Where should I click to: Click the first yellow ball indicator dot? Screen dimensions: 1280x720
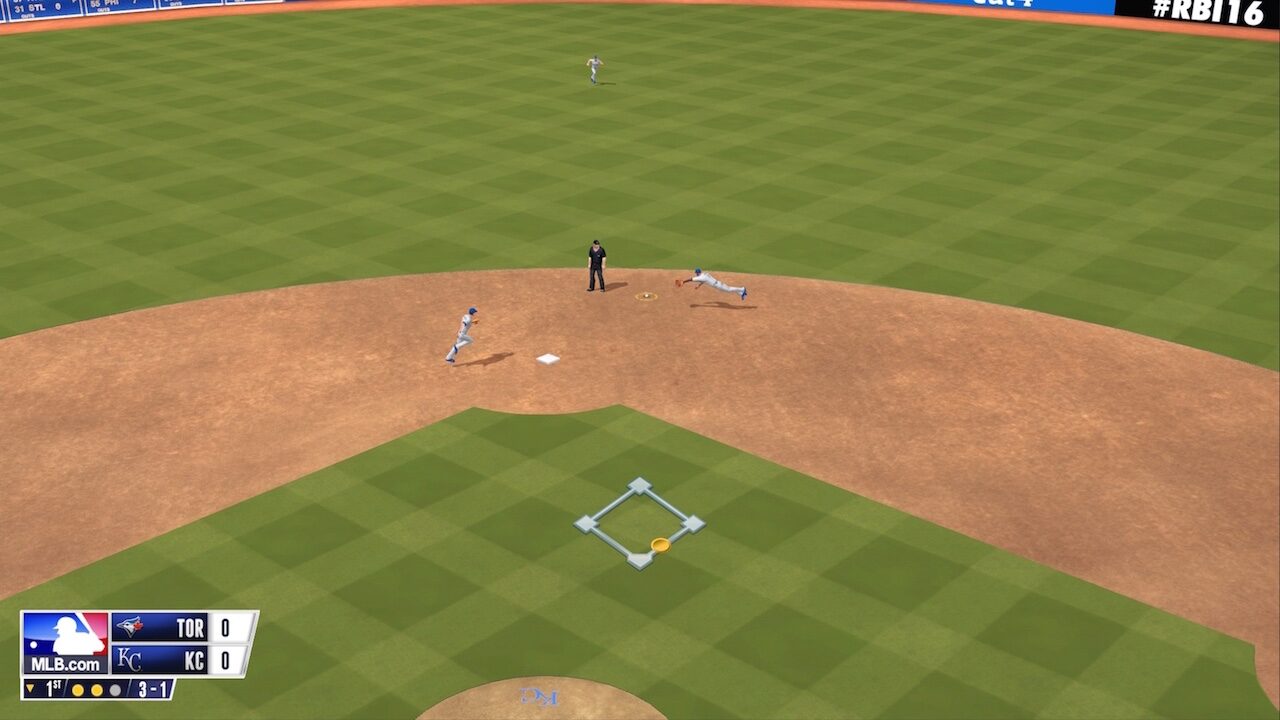tap(78, 690)
